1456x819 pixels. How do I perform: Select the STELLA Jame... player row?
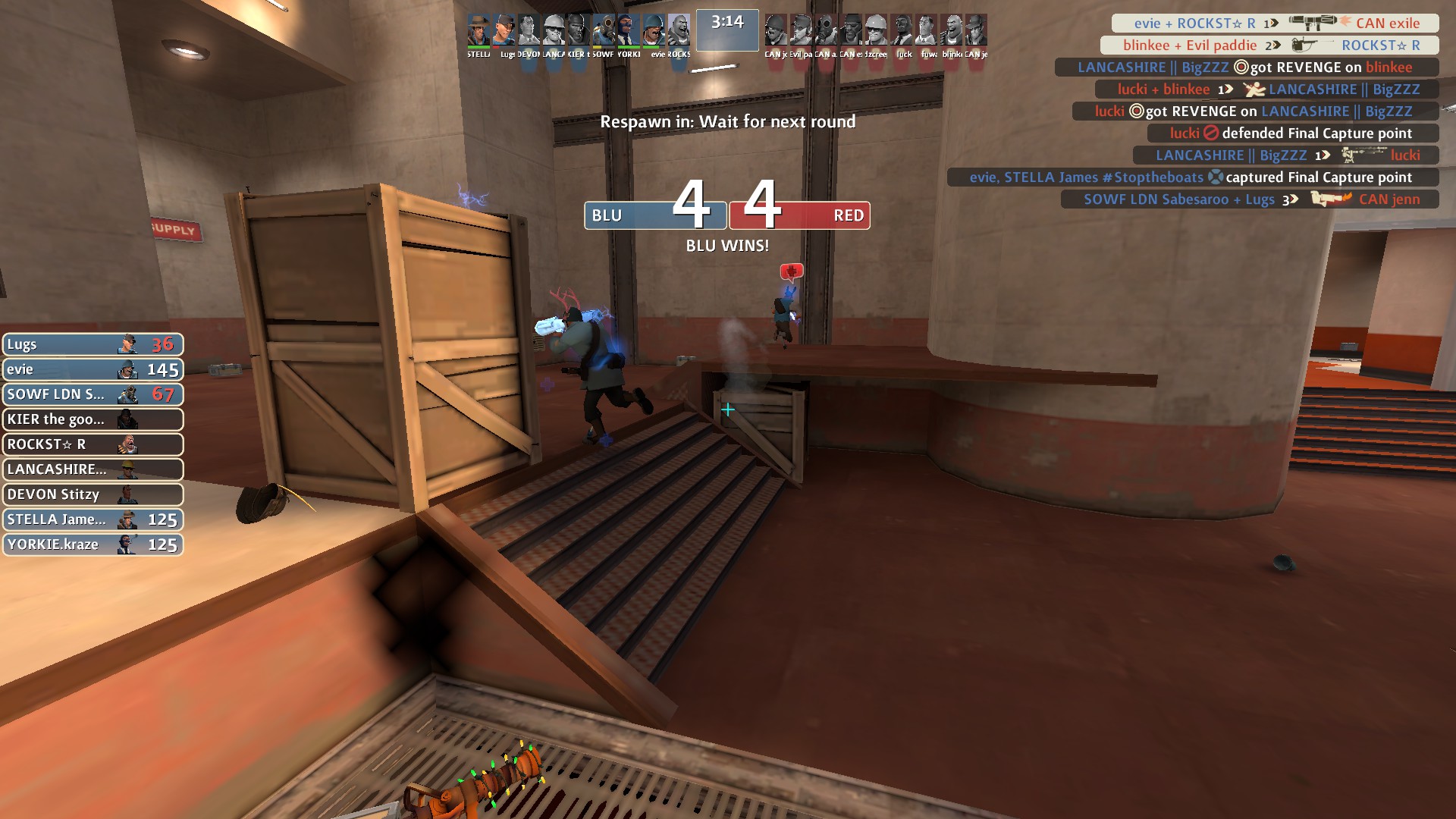[x=93, y=519]
